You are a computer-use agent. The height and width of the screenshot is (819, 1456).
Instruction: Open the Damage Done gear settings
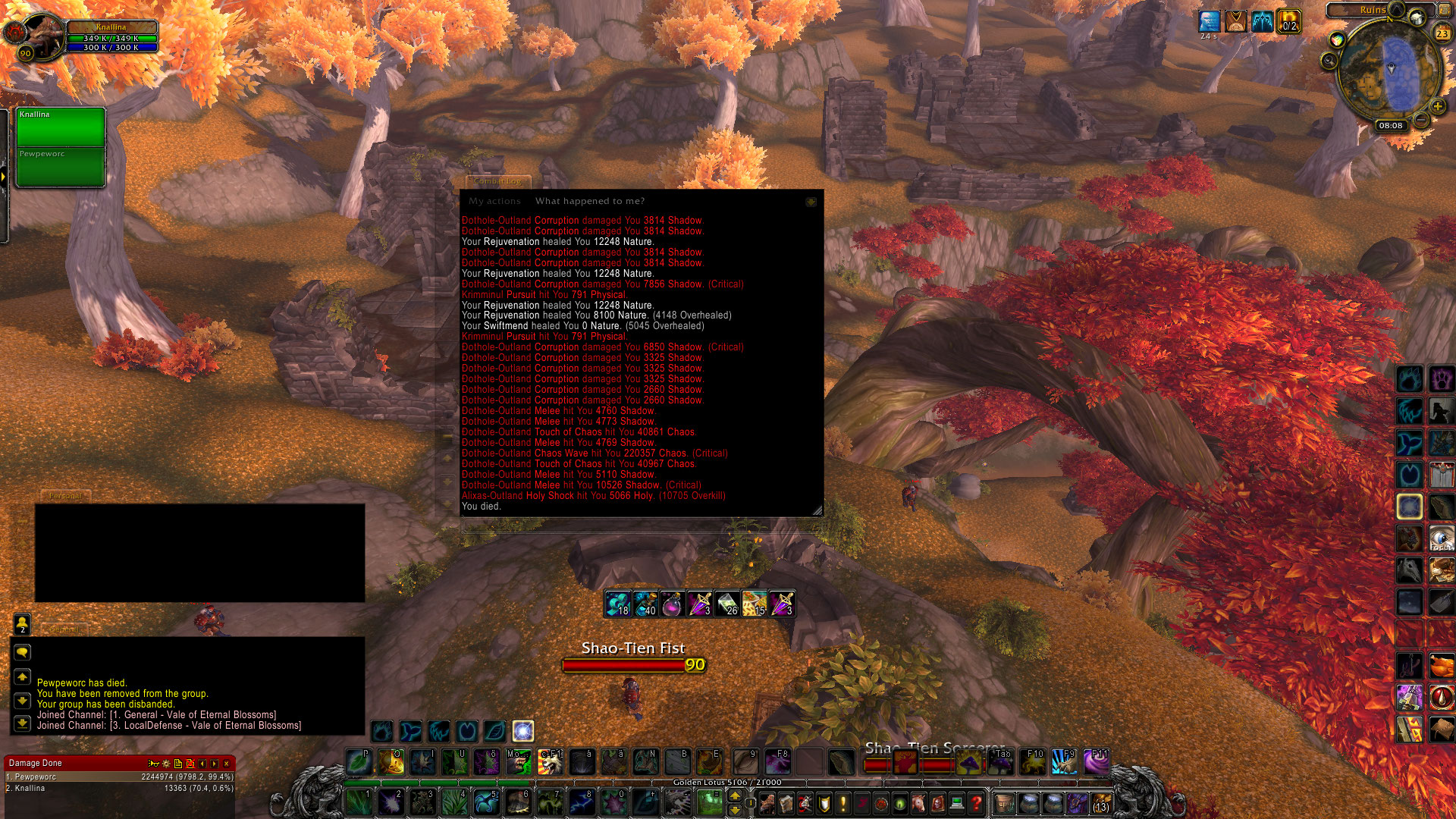pos(165,764)
